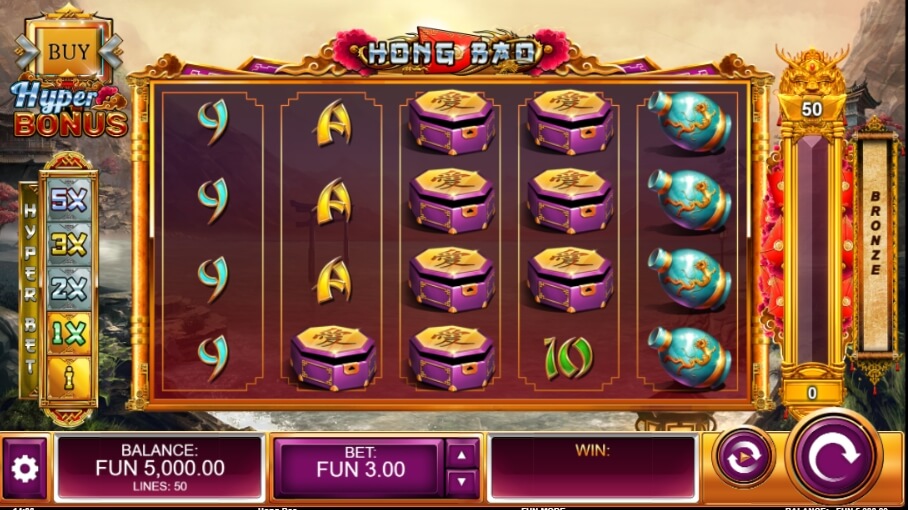This screenshot has height=510, width=908.
Task: Select the 5X hyper bet multiplier
Action: pos(69,199)
